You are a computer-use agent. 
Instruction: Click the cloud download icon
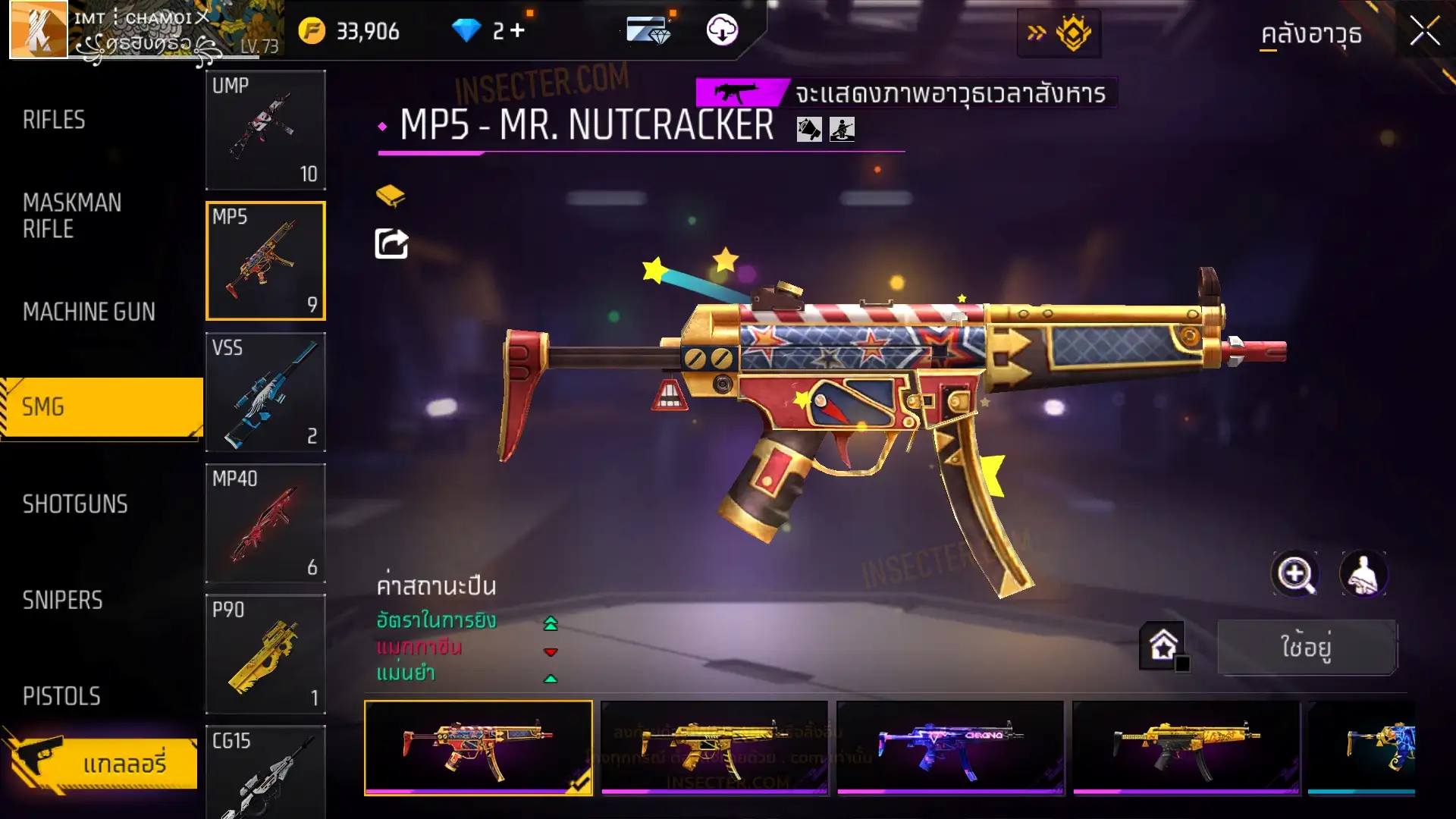coord(722,30)
